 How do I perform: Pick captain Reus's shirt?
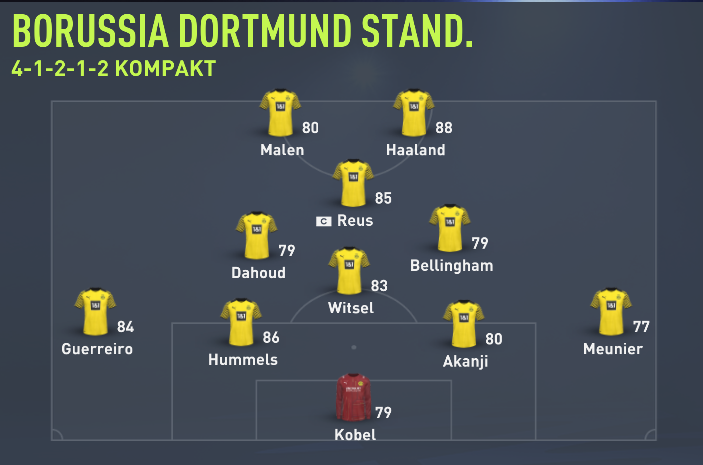[353, 183]
